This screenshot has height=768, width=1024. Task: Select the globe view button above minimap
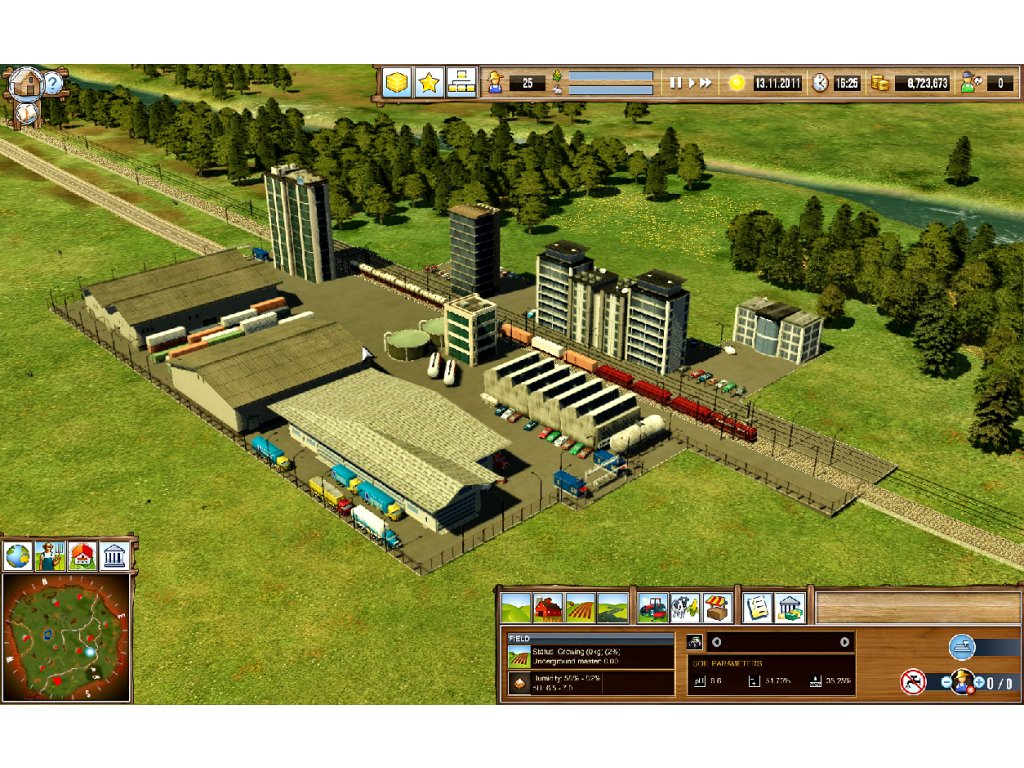pyautogui.click(x=18, y=556)
